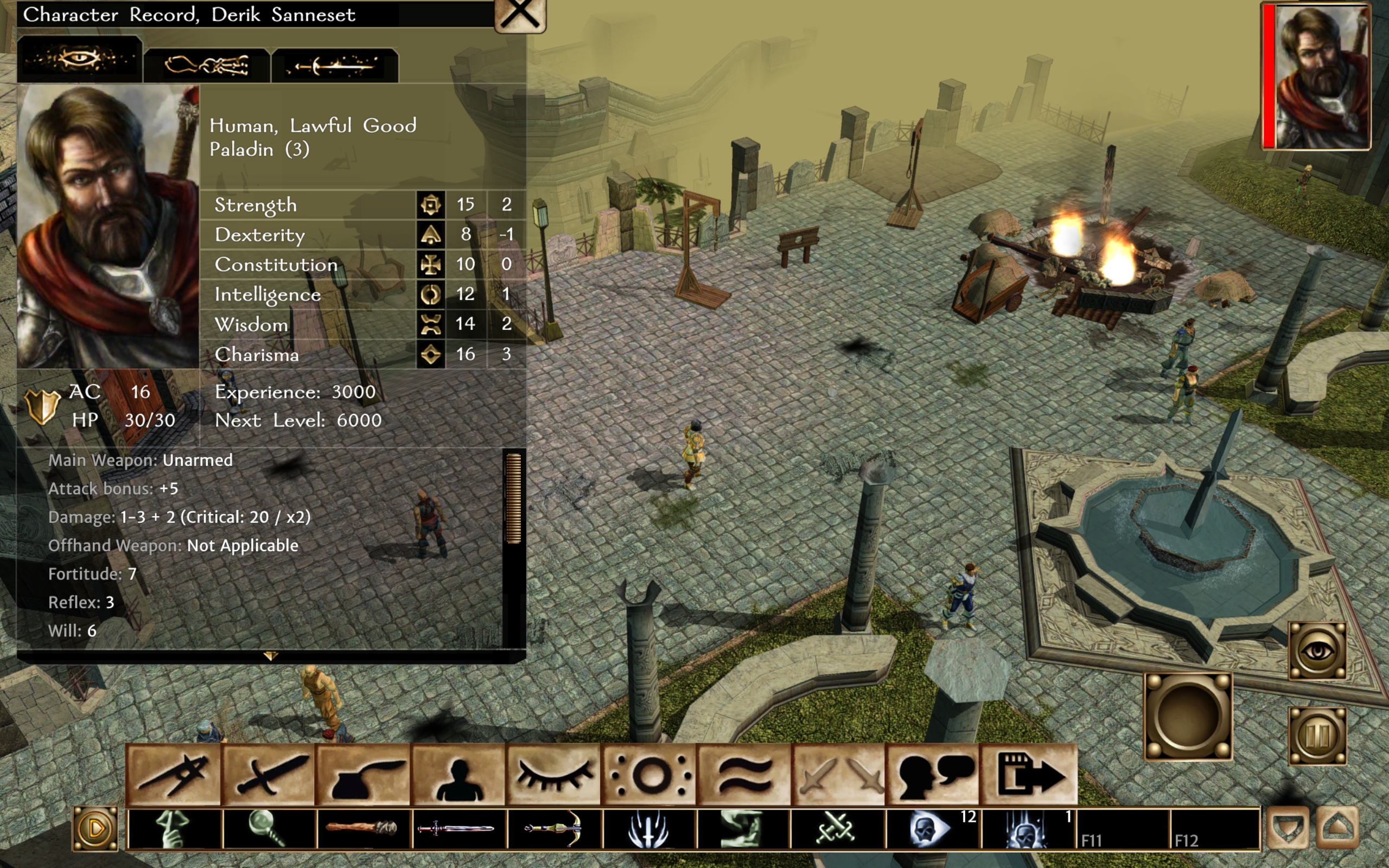
Task: Use the magnifying glass search quickslot
Action: tap(269, 828)
